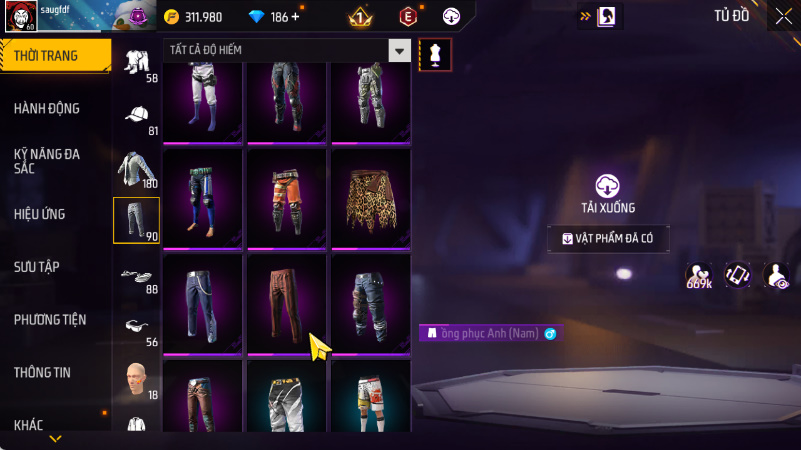Image resolution: width=801 pixels, height=450 pixels.
Task: Toggle the mannequin preview icon
Action: click(434, 55)
